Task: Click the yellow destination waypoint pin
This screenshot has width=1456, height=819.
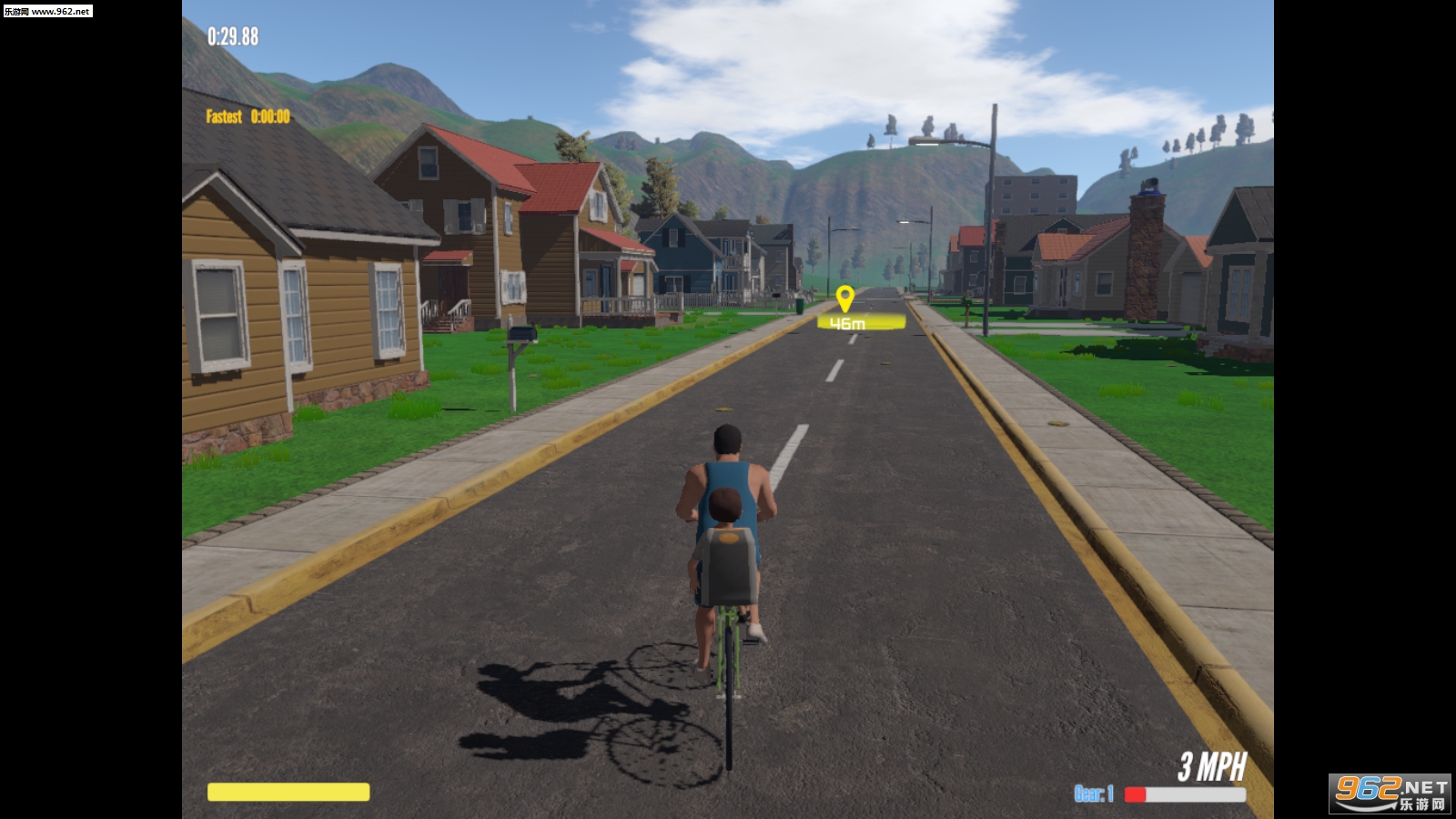Action: 844,298
